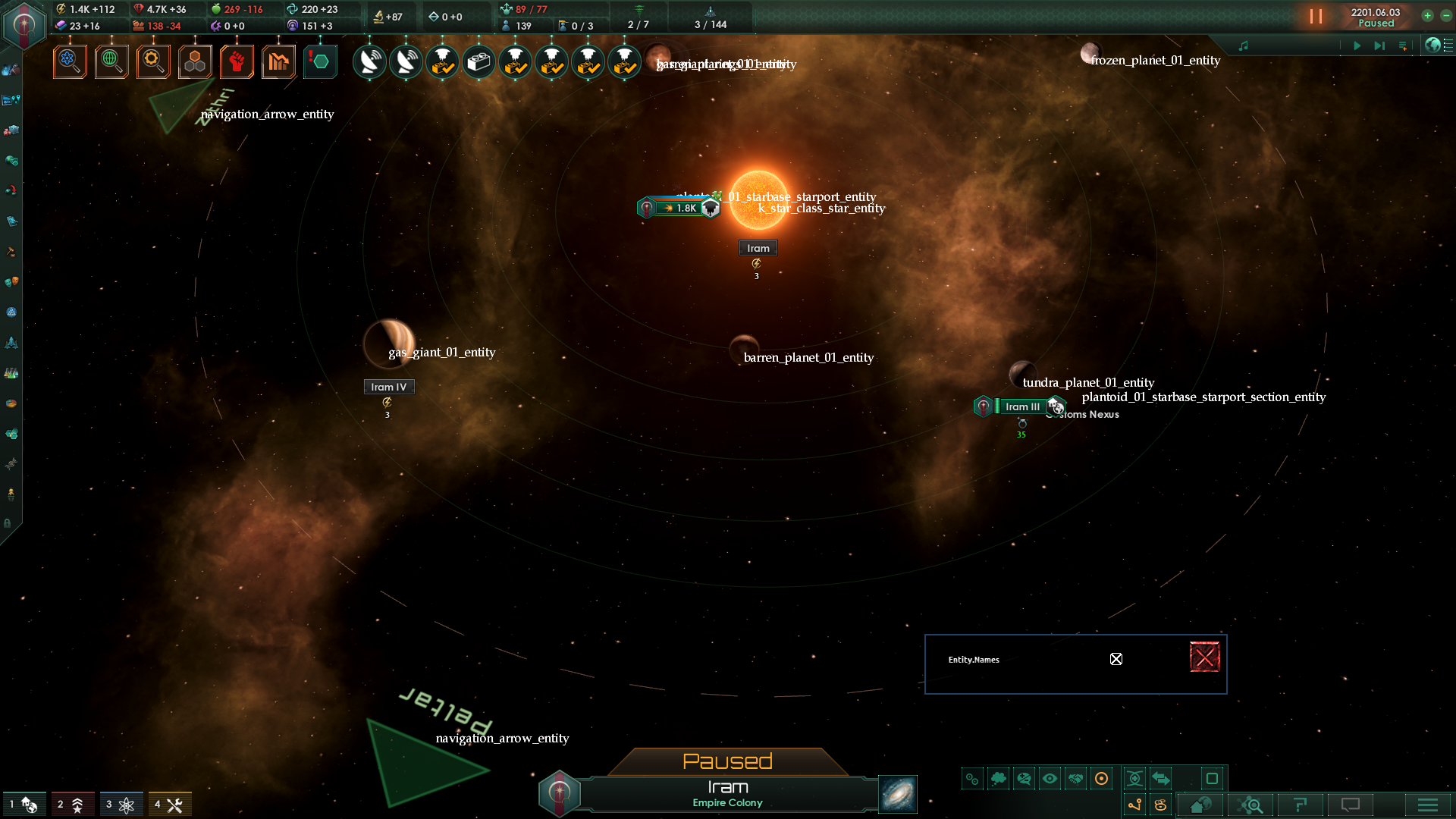Open the engineering research gear magnifier icon

pyautogui.click(x=153, y=61)
